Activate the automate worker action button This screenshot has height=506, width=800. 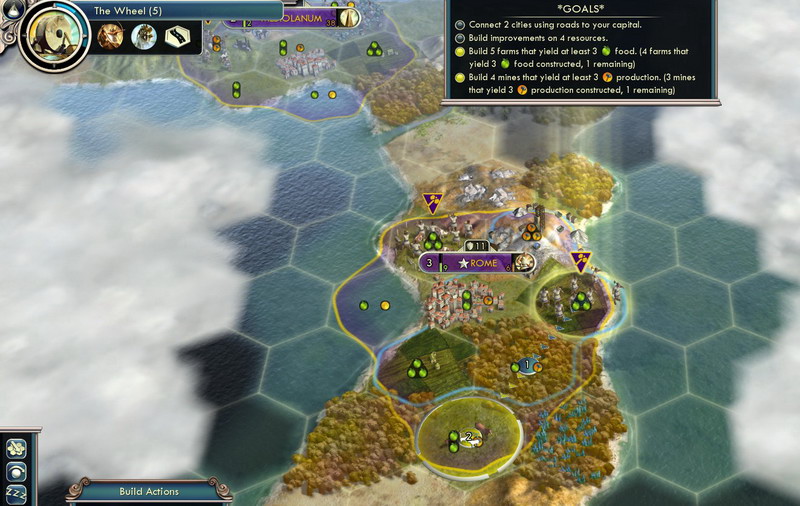pyautogui.click(x=17, y=447)
